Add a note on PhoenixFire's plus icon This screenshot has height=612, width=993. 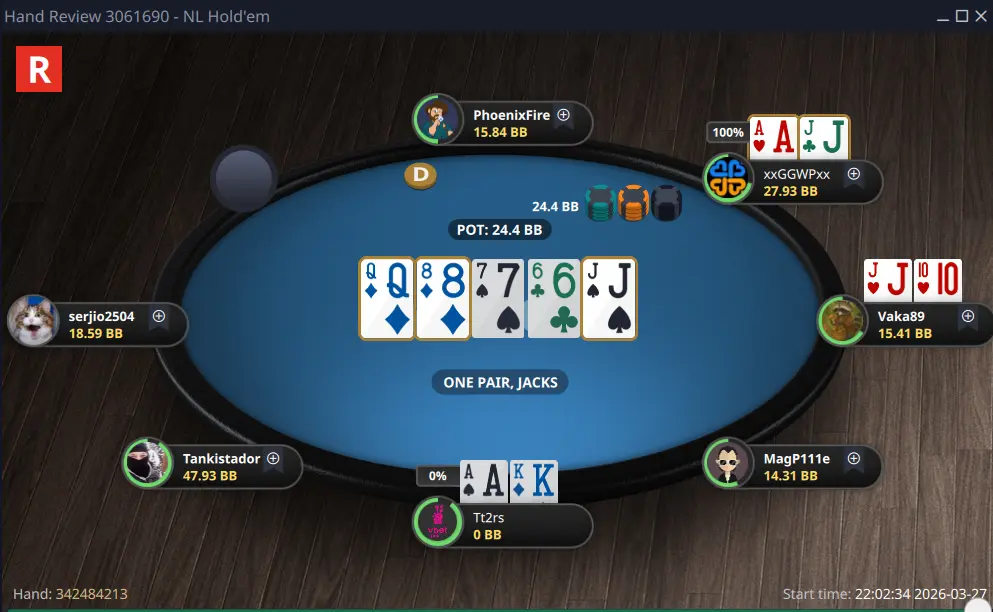pyautogui.click(x=564, y=115)
